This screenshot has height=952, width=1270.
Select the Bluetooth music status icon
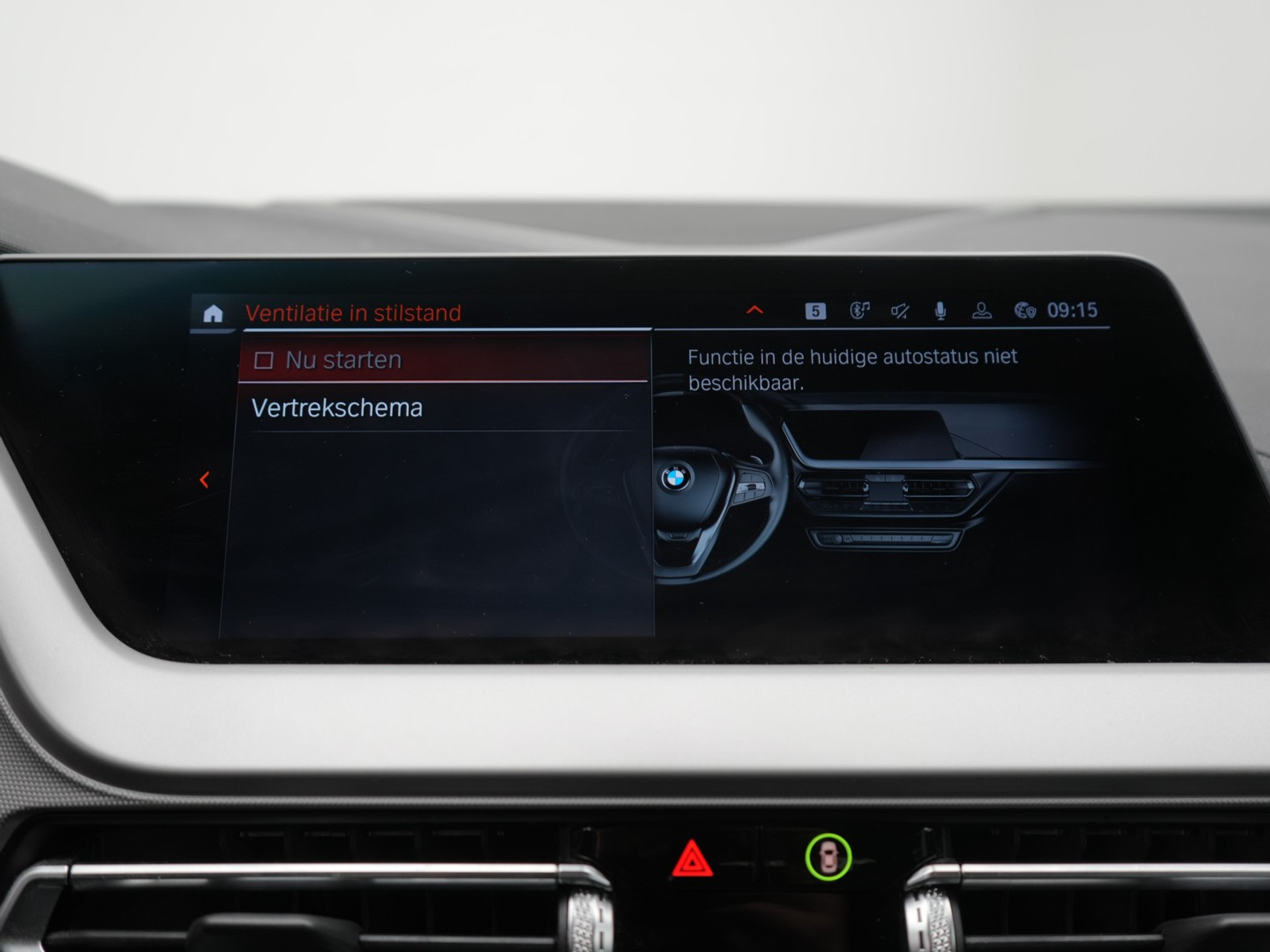click(859, 310)
